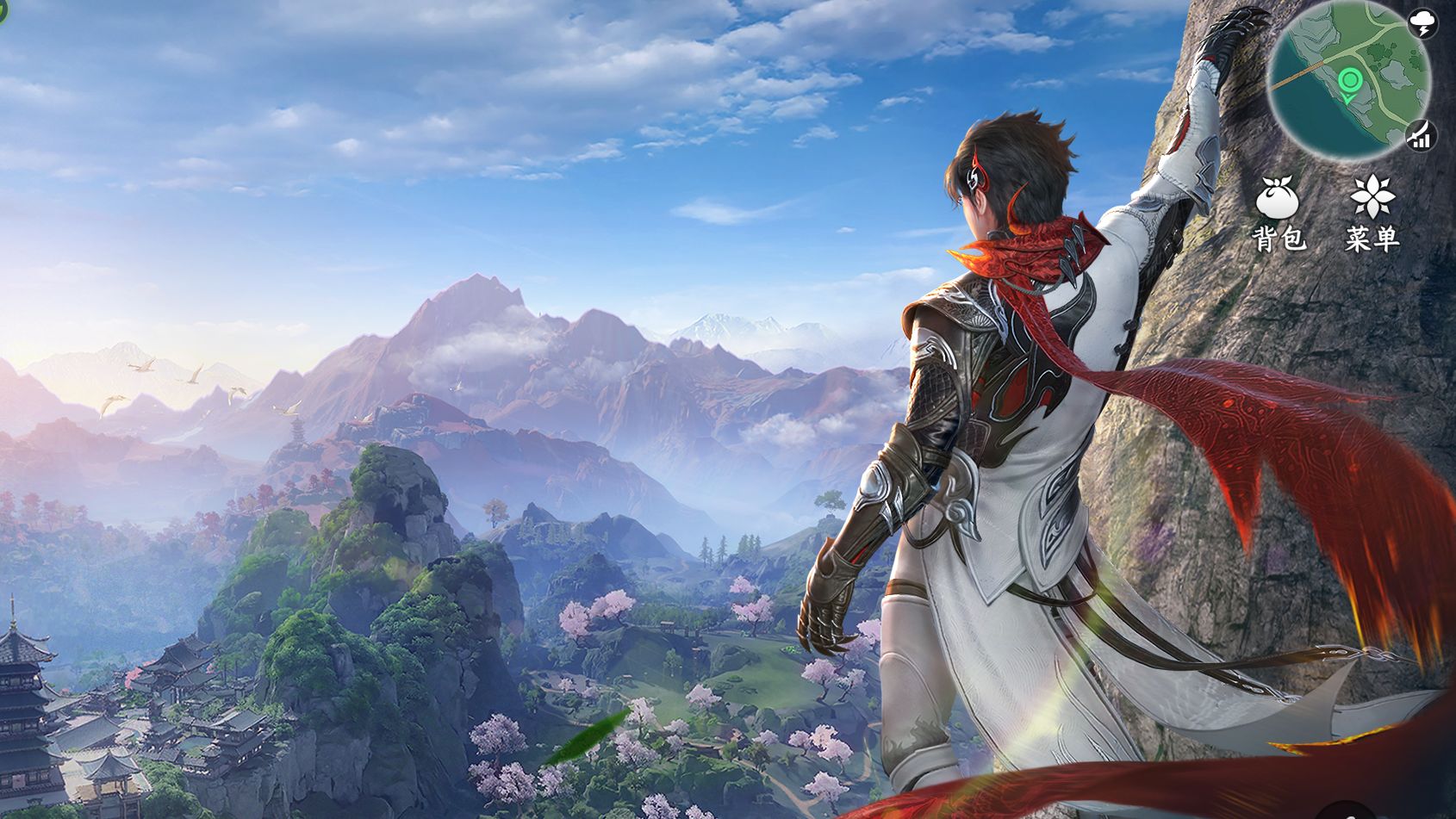Expand the circular minimap
Image resolution: width=1456 pixels, height=819 pixels.
1348,82
